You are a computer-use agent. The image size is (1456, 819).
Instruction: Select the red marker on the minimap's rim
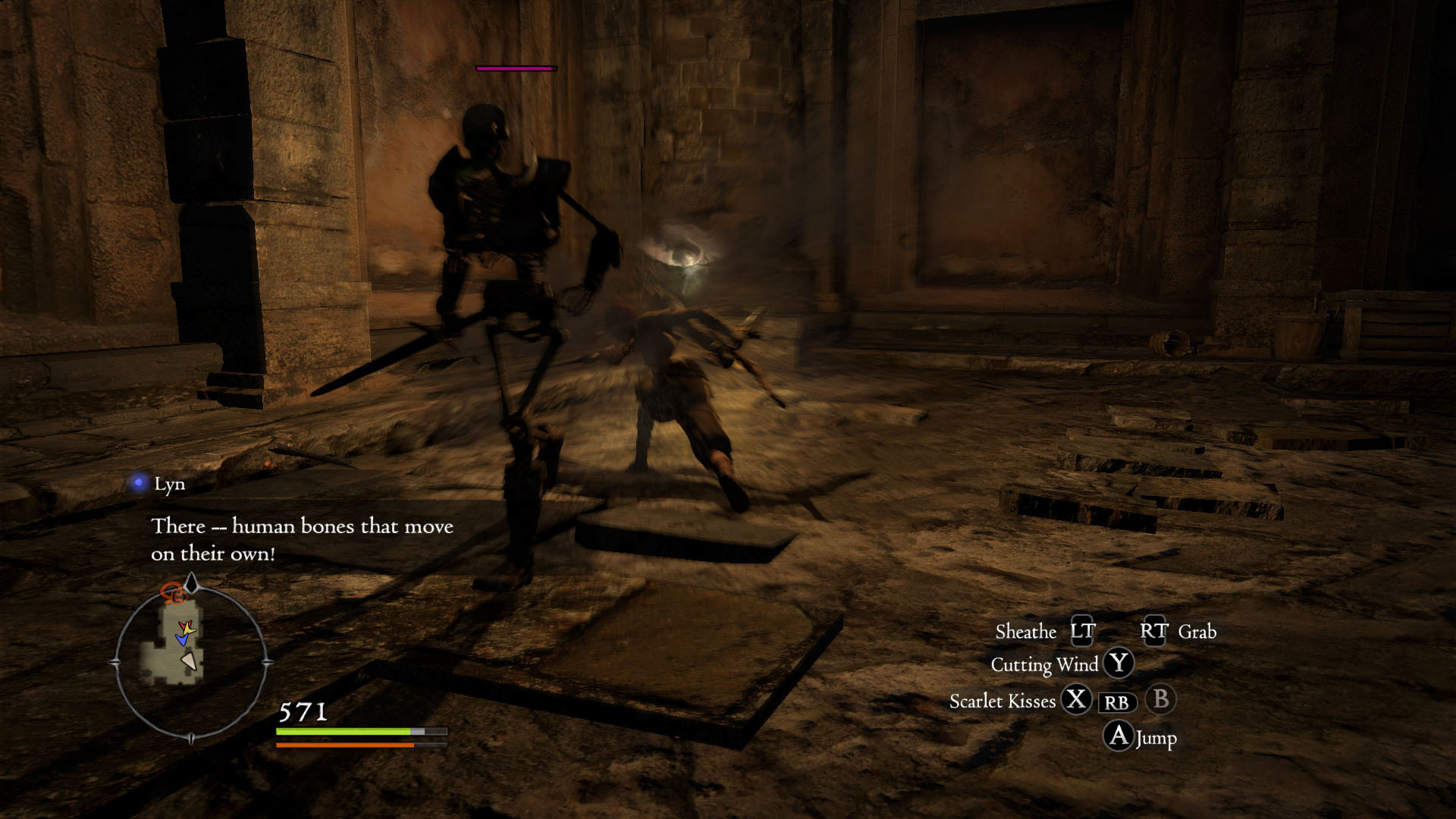173,592
